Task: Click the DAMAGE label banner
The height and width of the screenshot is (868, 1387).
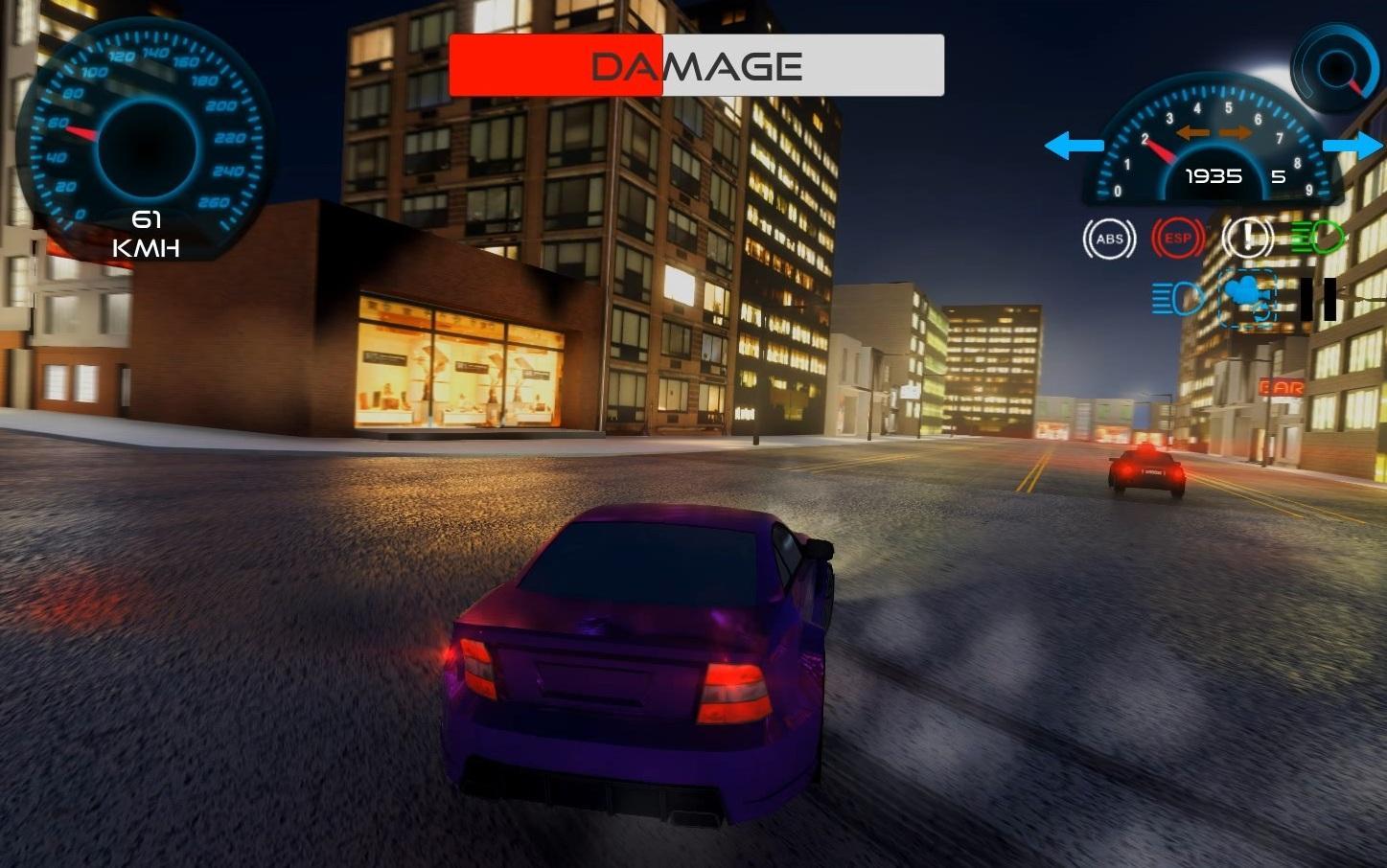Action: (696, 64)
